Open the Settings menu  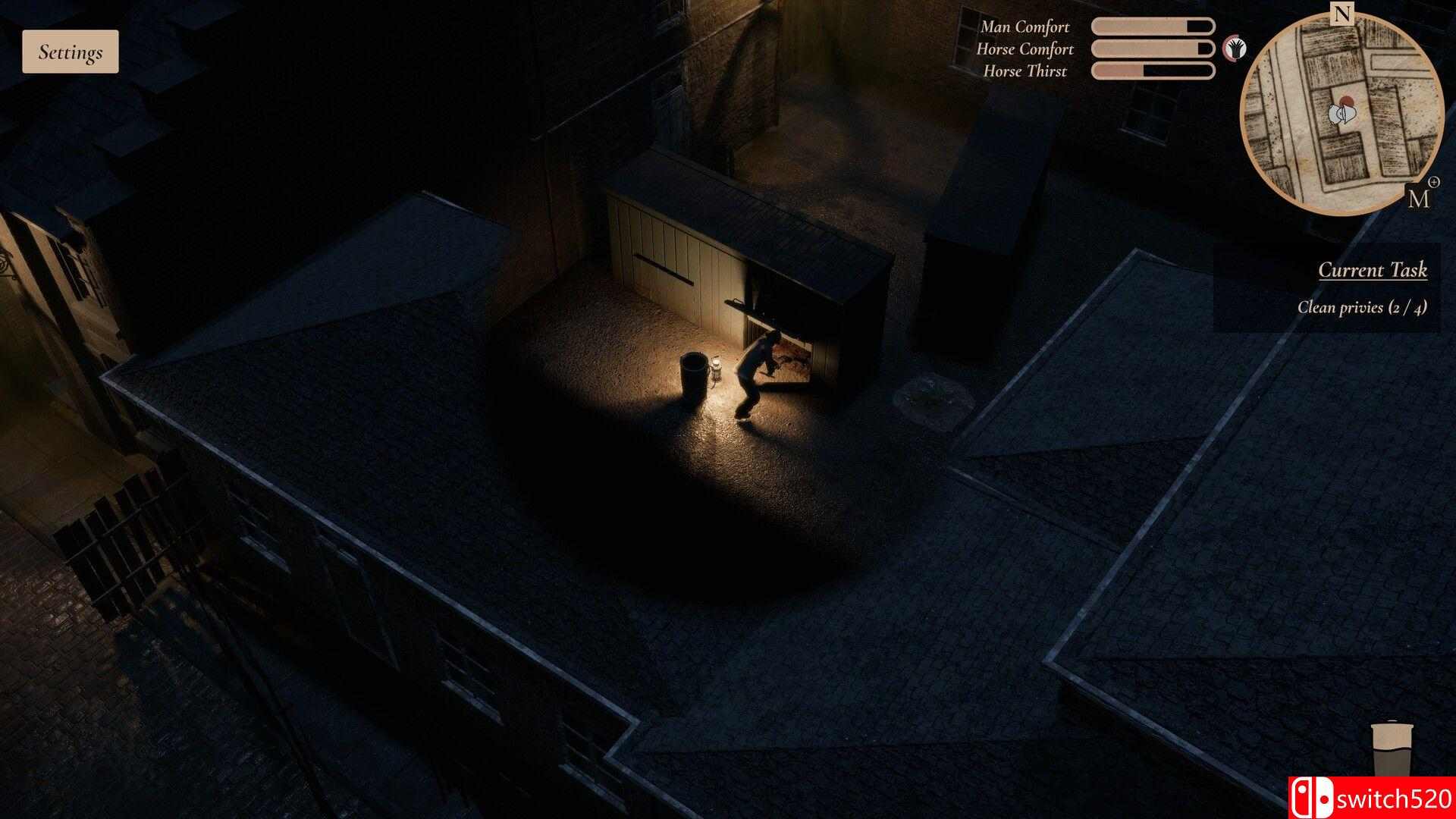(71, 52)
